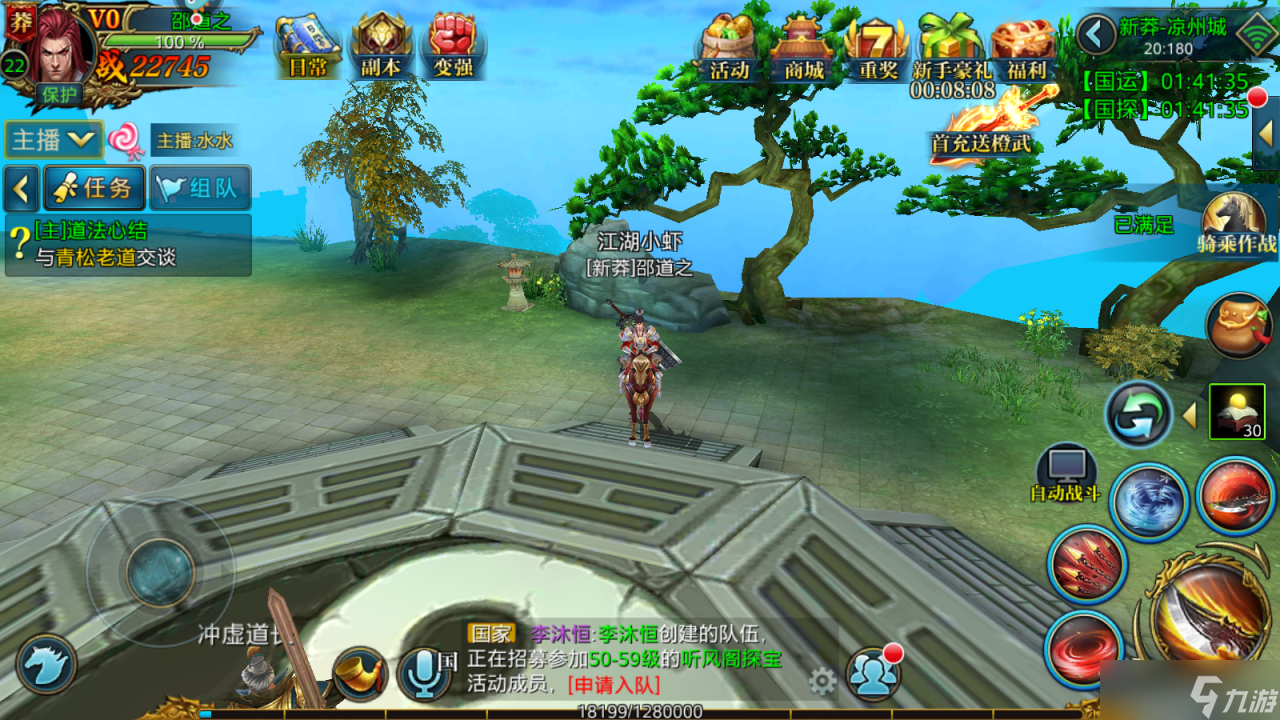This screenshot has width=1280, height=720.
Task: Toggle 骑乘作战 mounted combat
Action: [1236, 222]
